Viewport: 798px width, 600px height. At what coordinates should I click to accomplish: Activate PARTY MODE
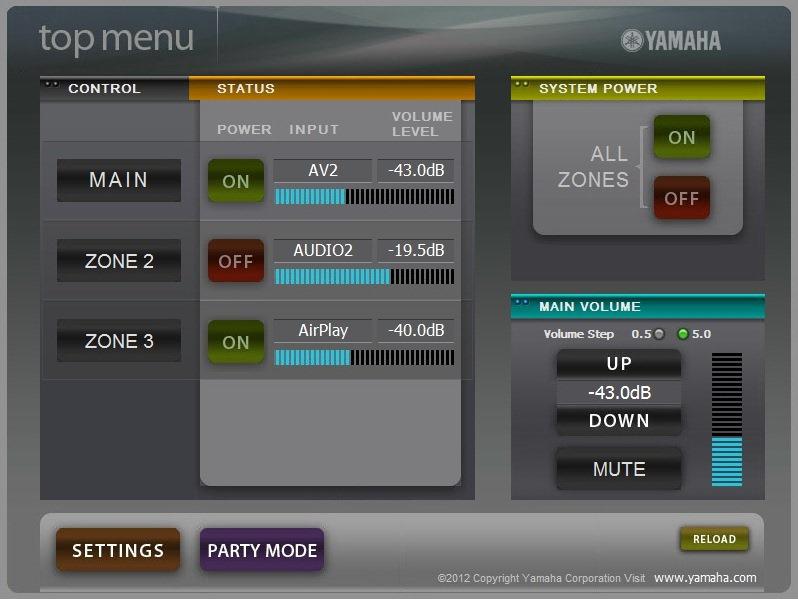pos(262,550)
